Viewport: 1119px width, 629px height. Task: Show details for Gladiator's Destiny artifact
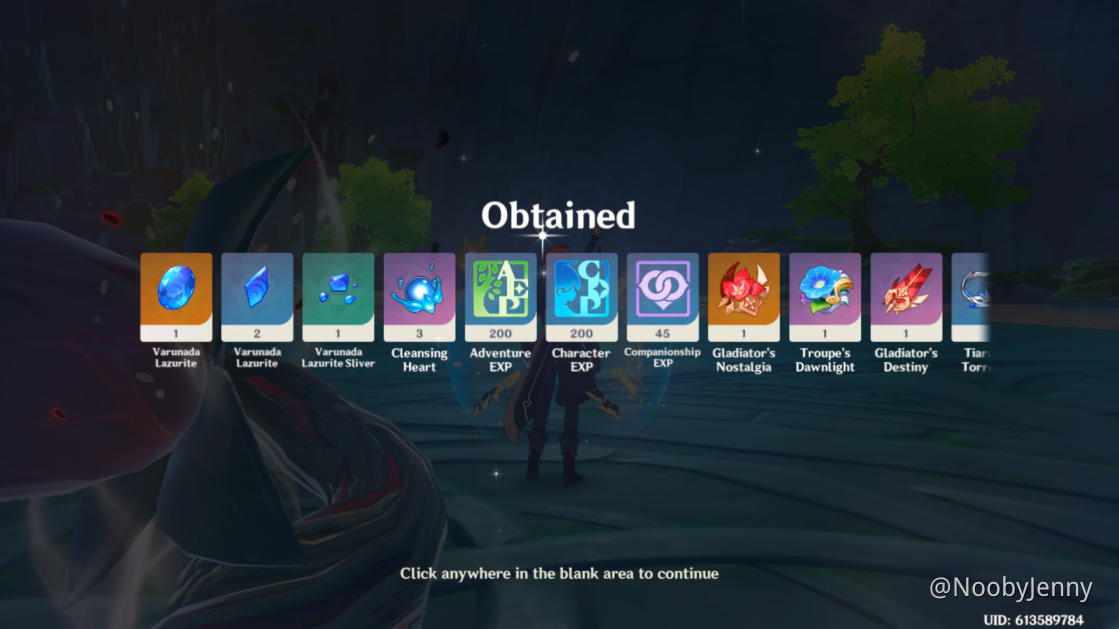pyautogui.click(x=906, y=290)
